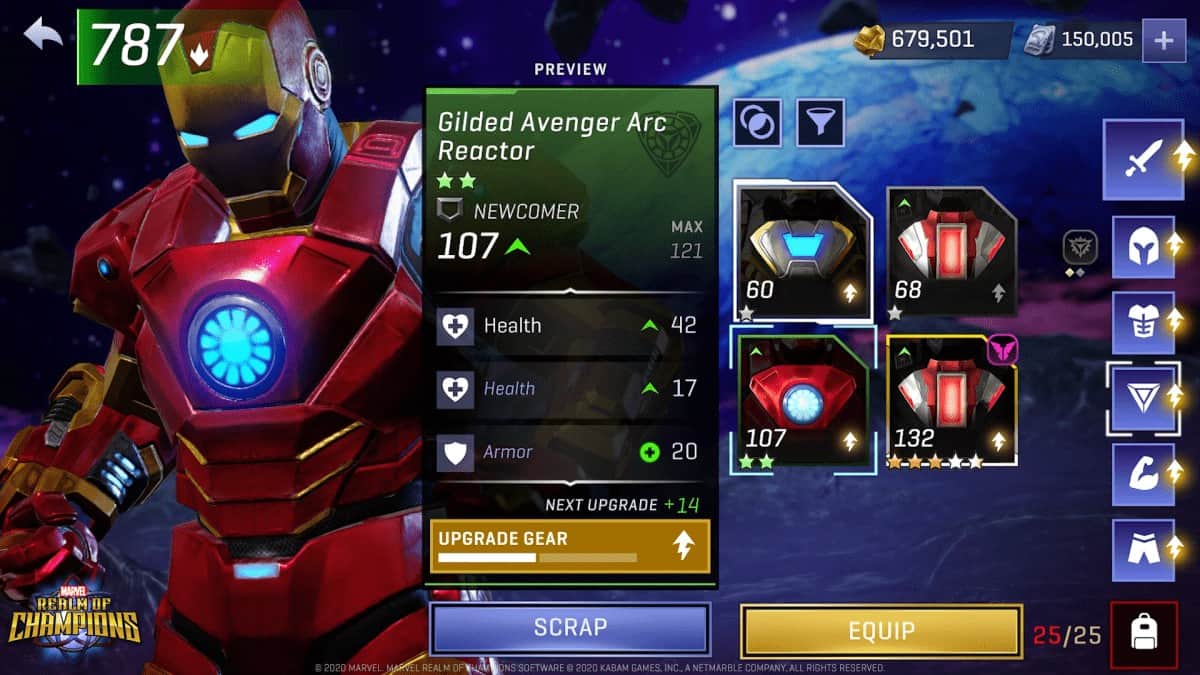The width and height of the screenshot is (1200, 675).
Task: Equip the selected arc reactor gear
Action: pos(881,630)
